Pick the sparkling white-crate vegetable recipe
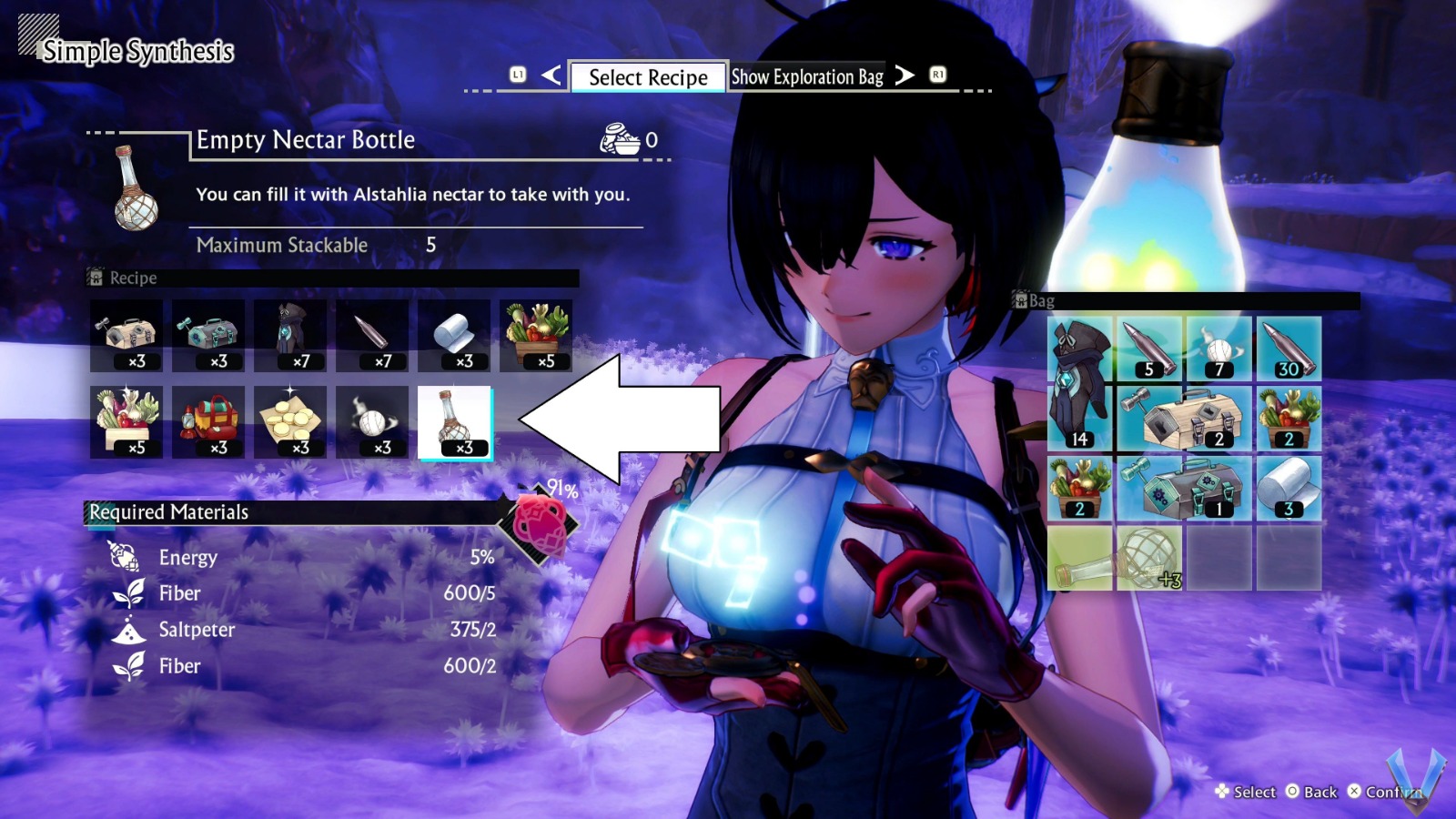Viewport: 1456px width, 819px height. click(126, 422)
